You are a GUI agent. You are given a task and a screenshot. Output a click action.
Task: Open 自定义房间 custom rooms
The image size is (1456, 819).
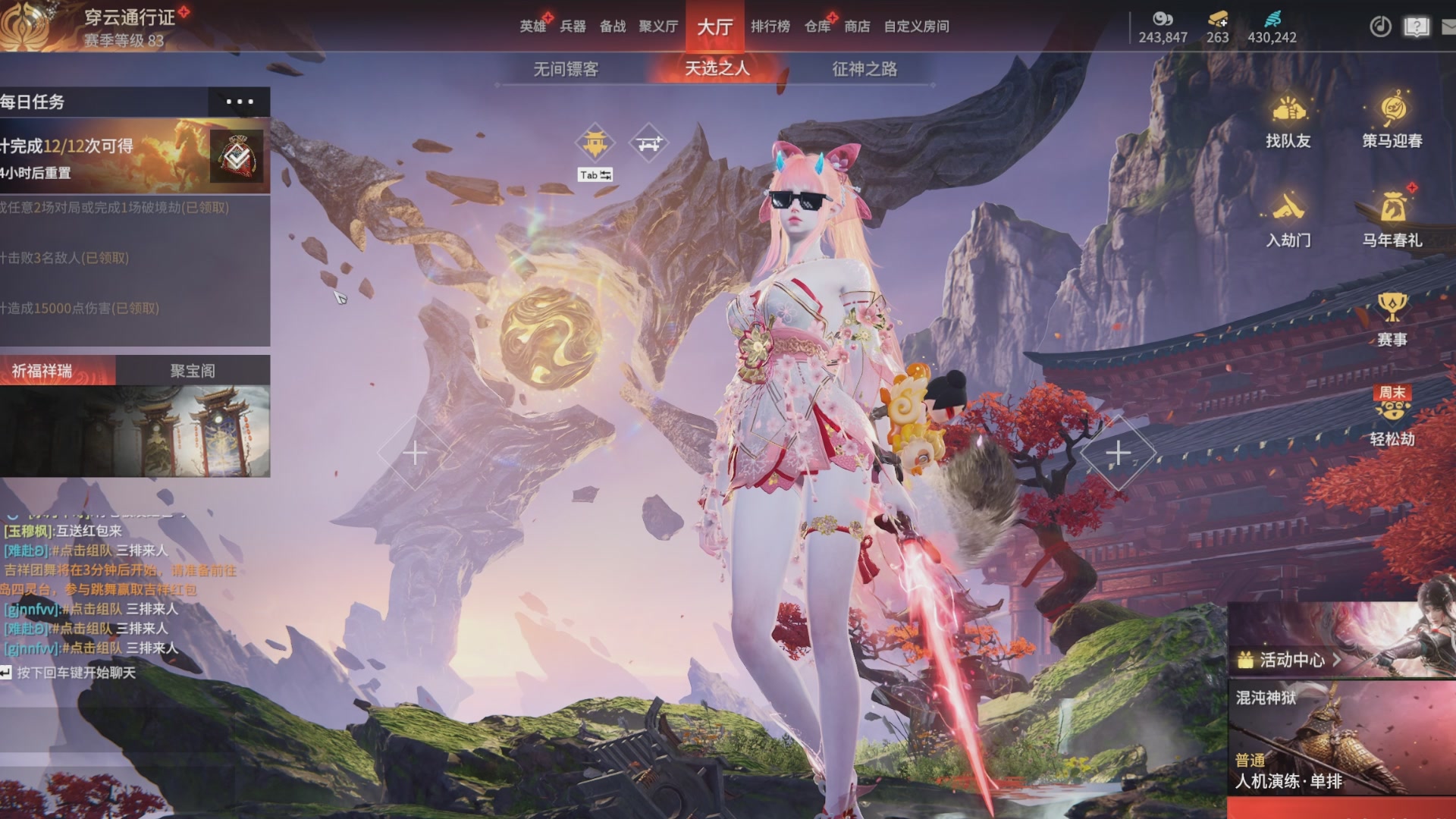pos(916,27)
